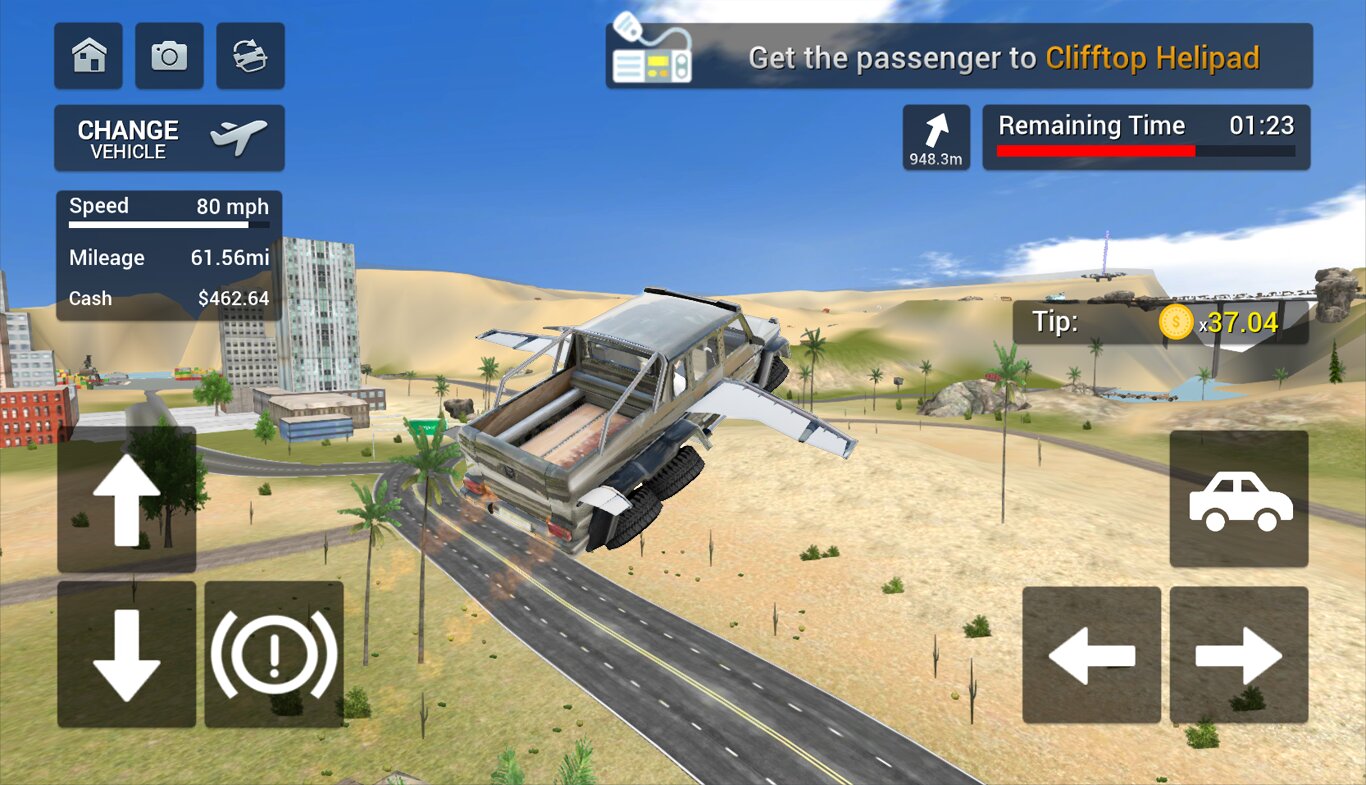Screen dimensions: 1366x785
Task: Tap the camera view button
Action: click(x=169, y=56)
